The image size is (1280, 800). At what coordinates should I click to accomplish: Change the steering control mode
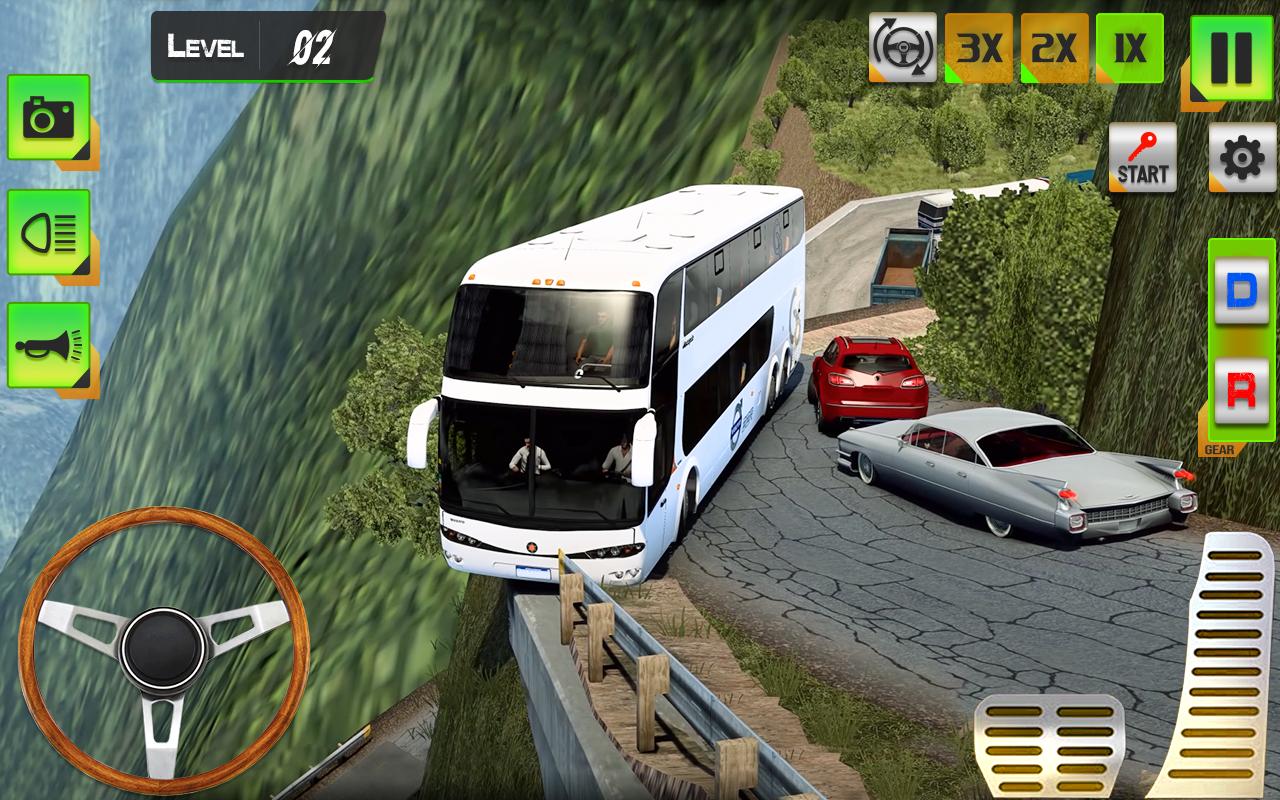[x=902, y=47]
